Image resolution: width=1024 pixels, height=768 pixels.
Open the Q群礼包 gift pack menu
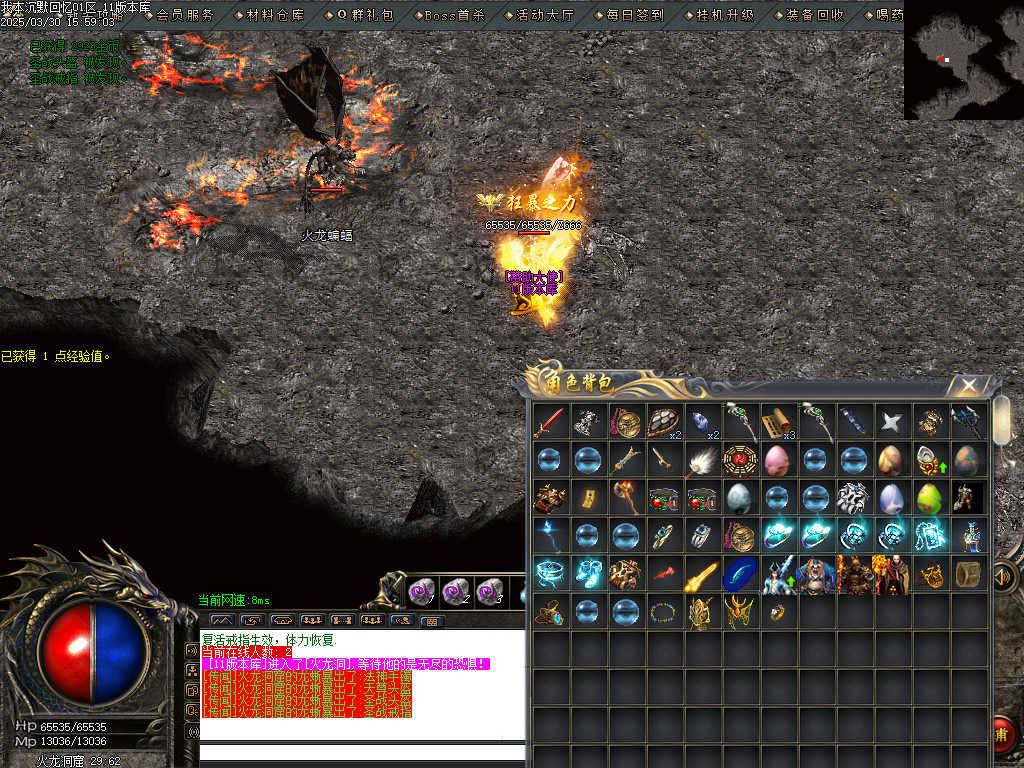(365, 15)
